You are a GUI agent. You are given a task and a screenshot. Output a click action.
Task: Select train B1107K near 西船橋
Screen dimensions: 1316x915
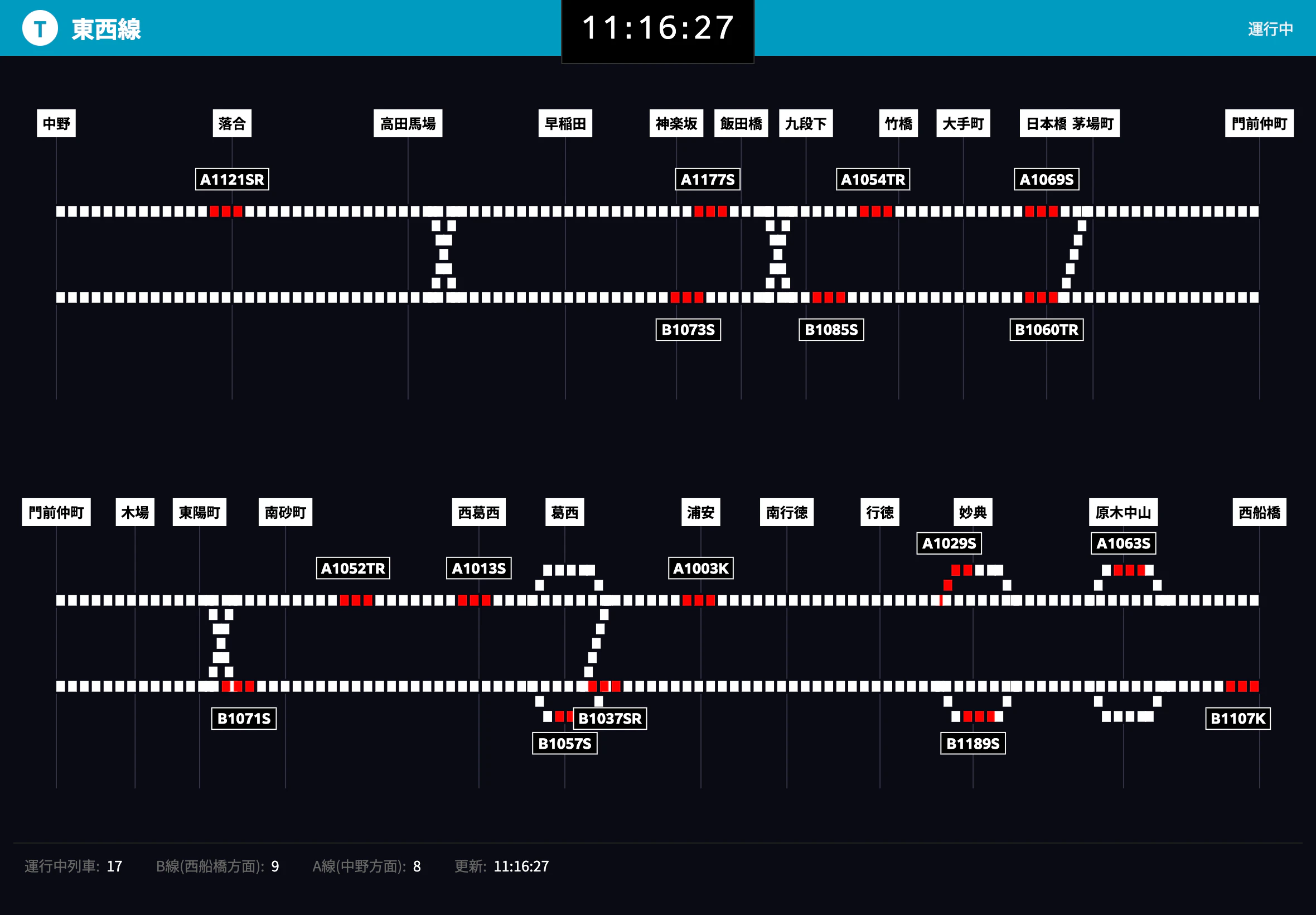click(1237, 718)
